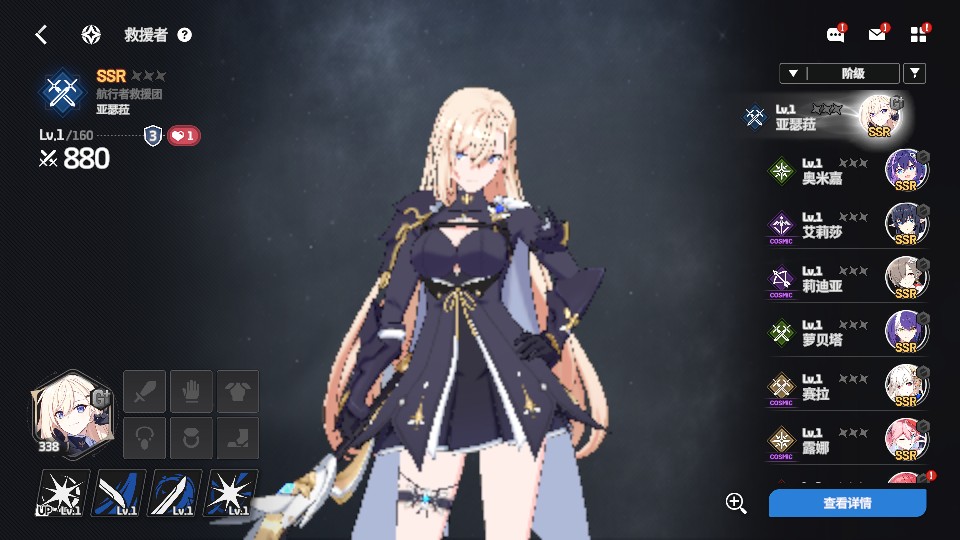Open the mailbox envelope icon
Viewport: 960px width, 540px height.
pos(877,35)
